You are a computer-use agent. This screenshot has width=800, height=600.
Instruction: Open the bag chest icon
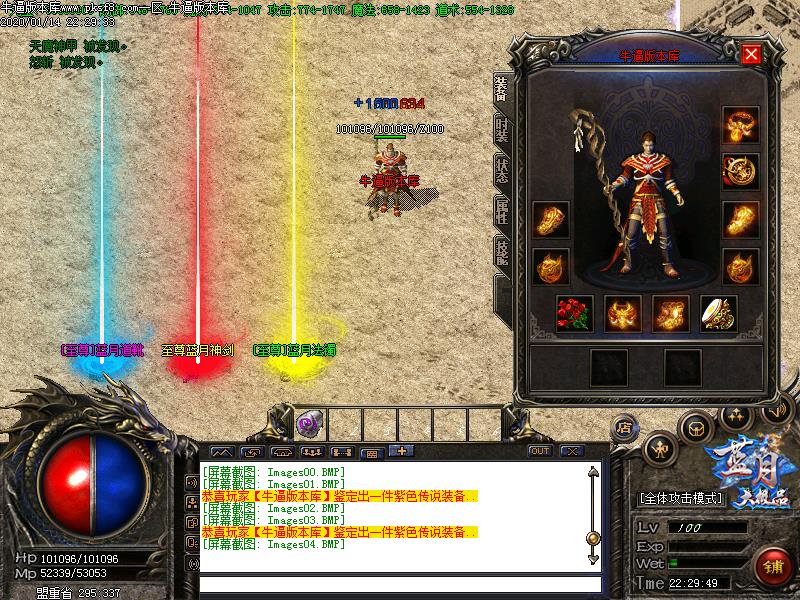696,427
